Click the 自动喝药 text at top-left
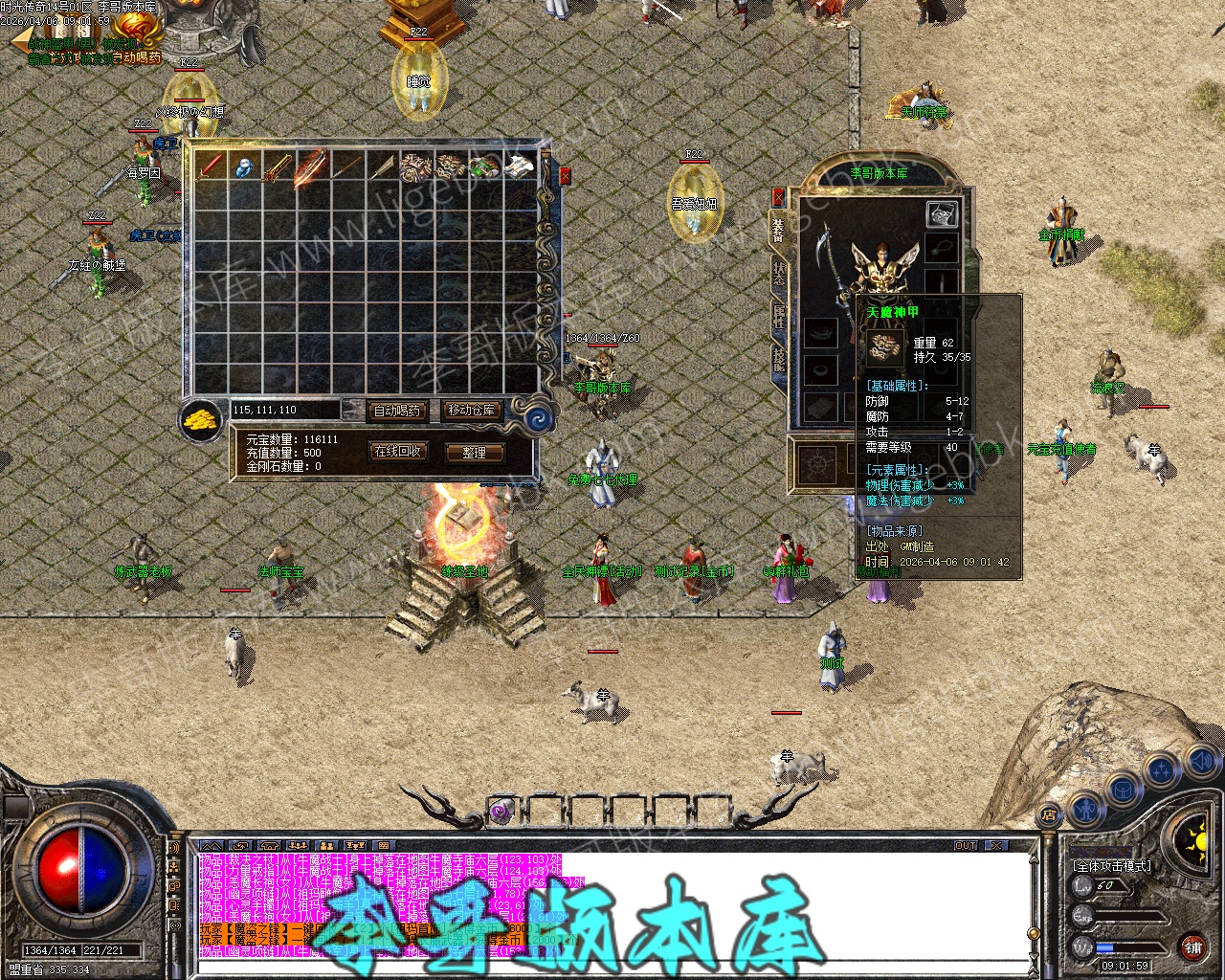The height and width of the screenshot is (980, 1225). 137,57
